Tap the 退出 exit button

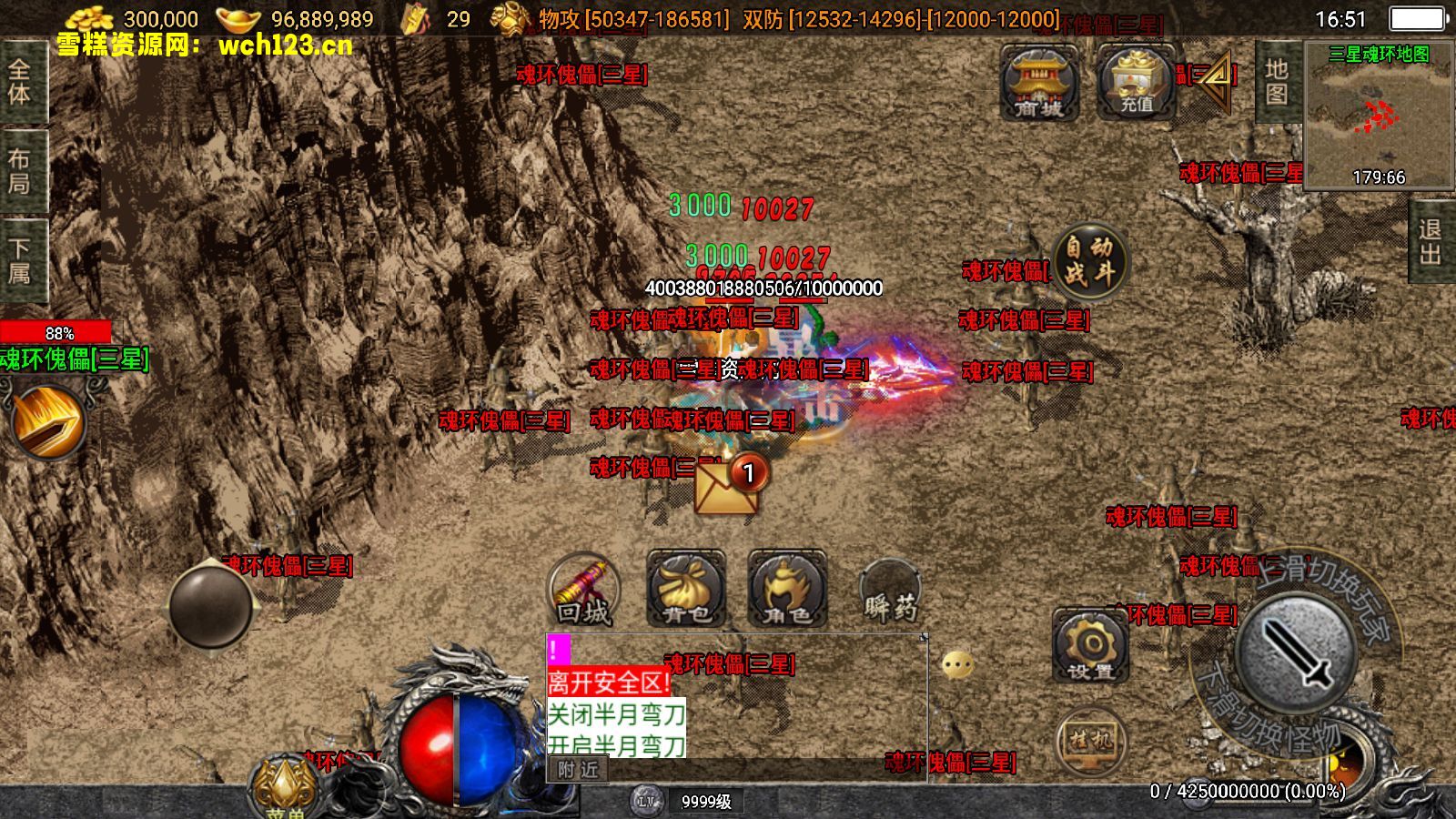pos(1430,242)
